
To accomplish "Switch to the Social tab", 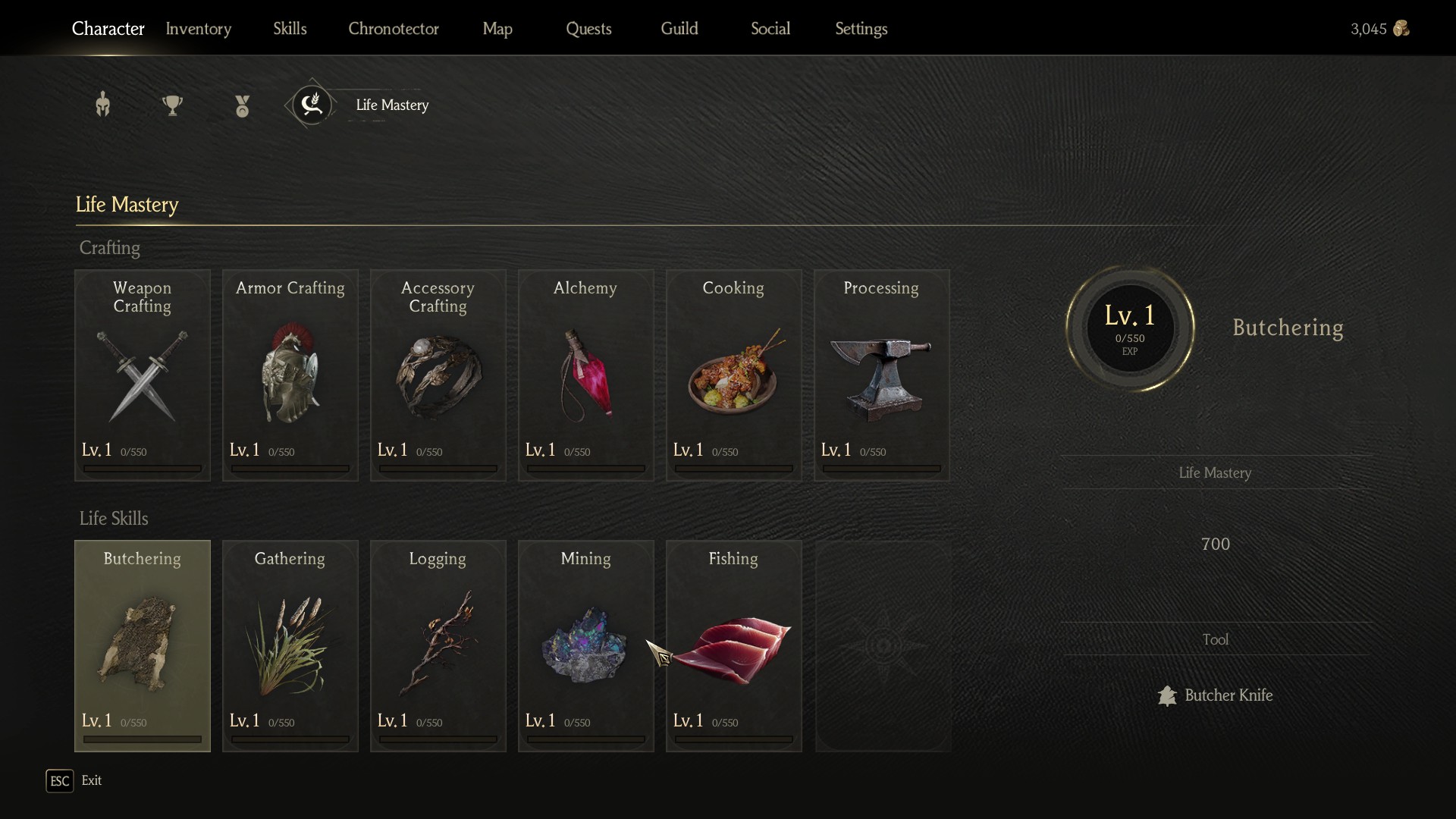I will pyautogui.click(x=770, y=29).
